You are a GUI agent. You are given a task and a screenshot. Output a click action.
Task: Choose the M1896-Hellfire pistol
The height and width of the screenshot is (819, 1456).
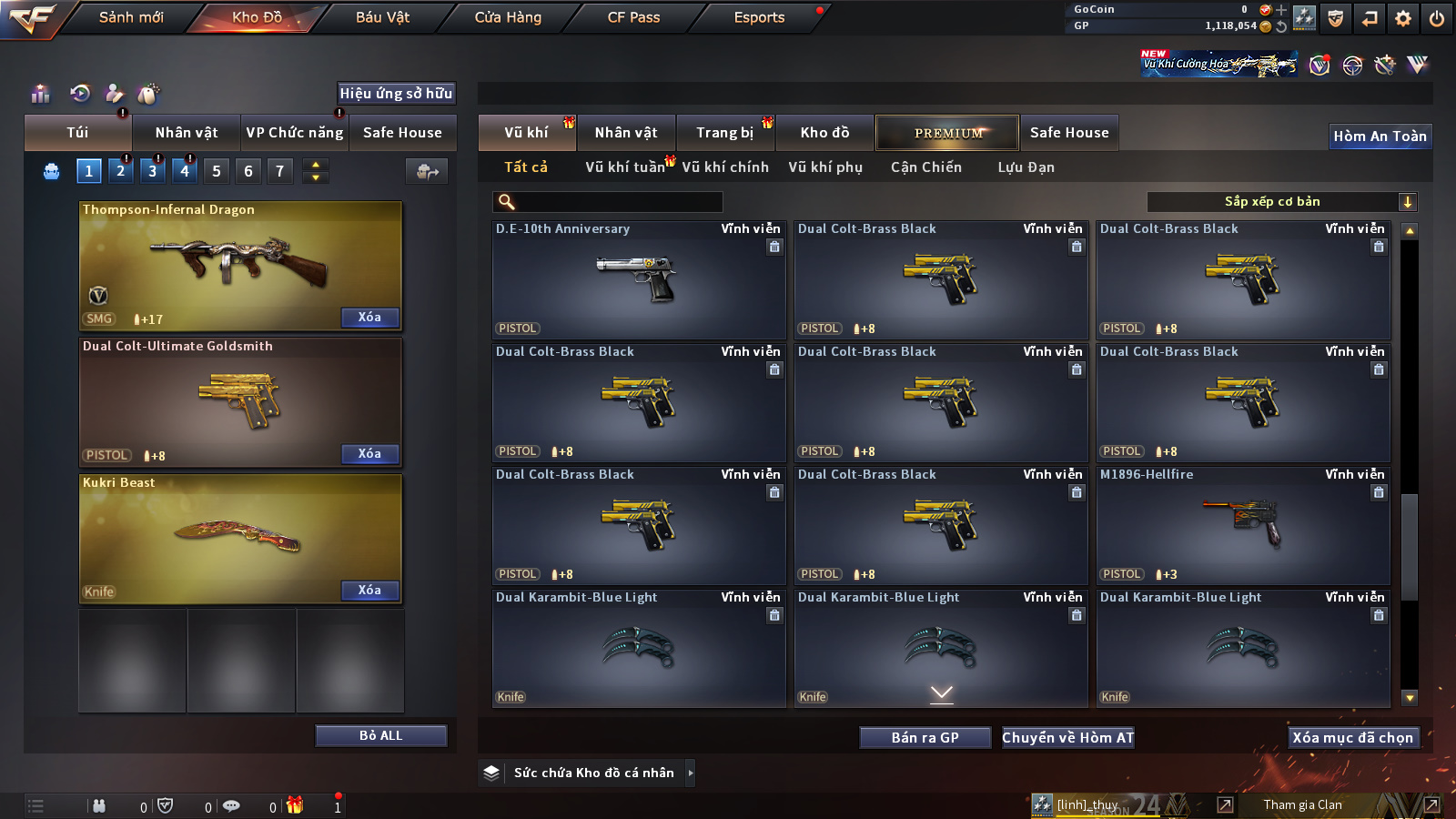pos(1243,526)
